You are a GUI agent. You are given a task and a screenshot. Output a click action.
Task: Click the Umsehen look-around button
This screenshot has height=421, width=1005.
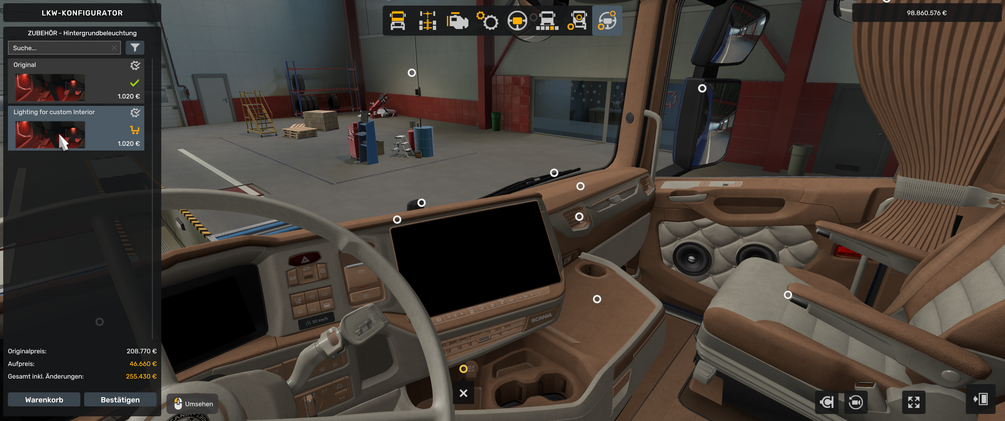192,403
